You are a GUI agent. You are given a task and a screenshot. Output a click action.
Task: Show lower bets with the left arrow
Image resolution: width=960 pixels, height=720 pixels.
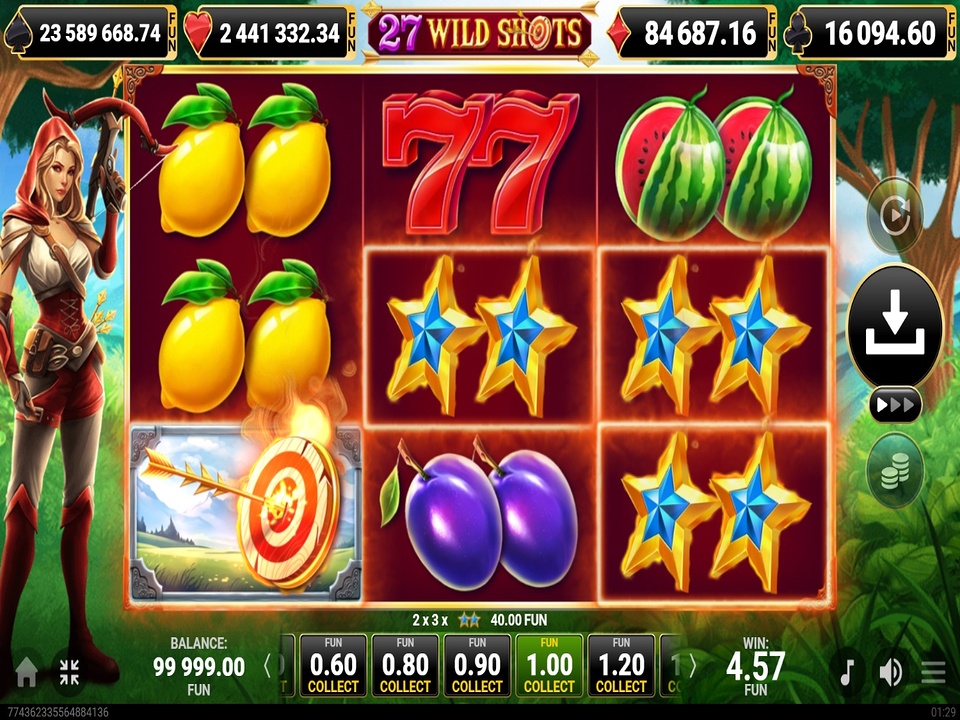[x=267, y=666]
